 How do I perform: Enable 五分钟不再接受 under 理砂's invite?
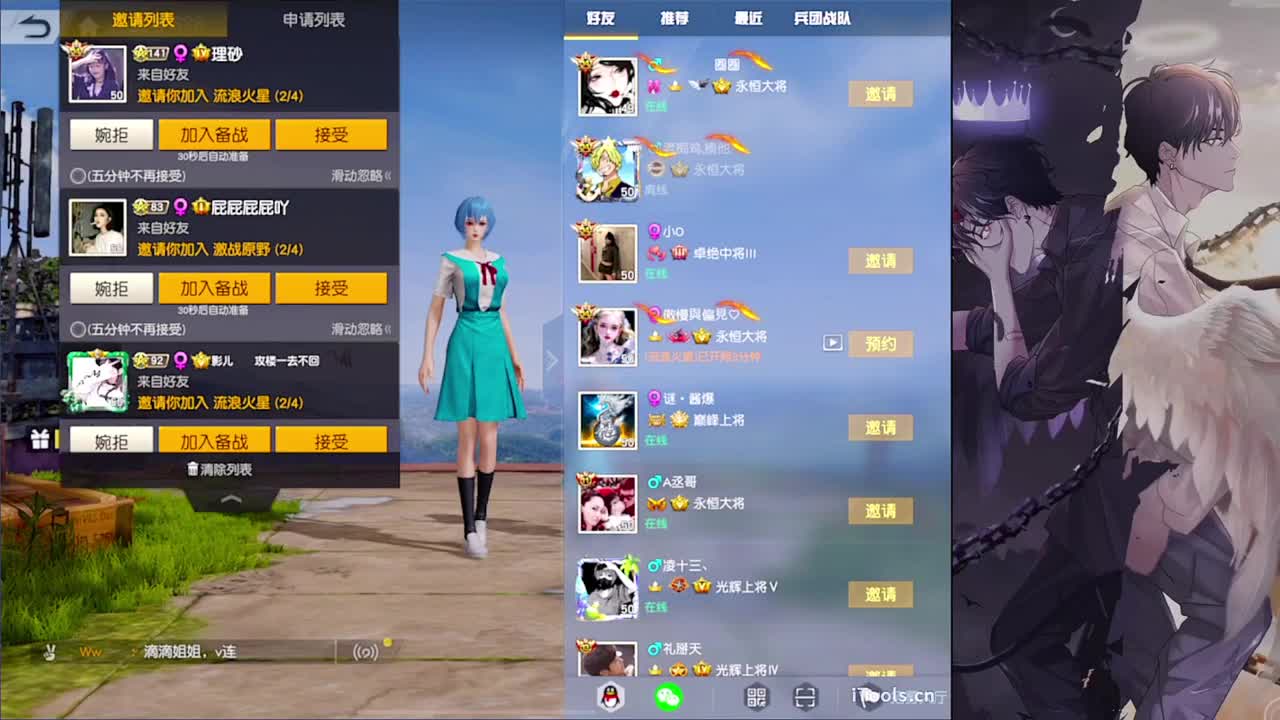click(x=78, y=177)
